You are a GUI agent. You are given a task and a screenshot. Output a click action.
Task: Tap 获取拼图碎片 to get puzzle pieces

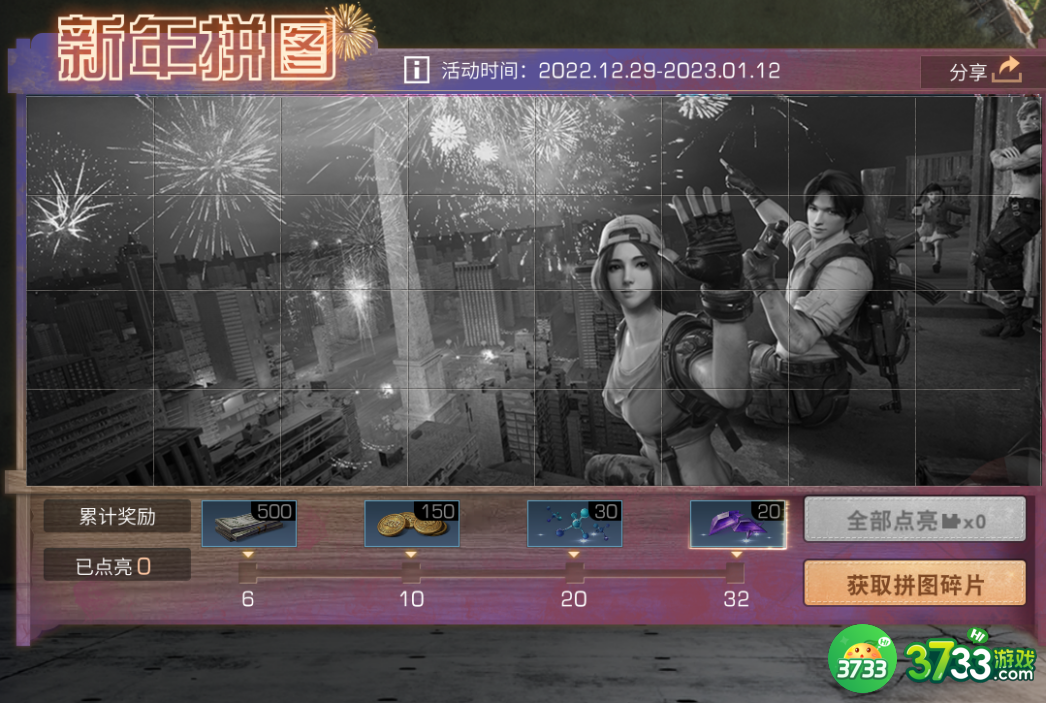[915, 584]
